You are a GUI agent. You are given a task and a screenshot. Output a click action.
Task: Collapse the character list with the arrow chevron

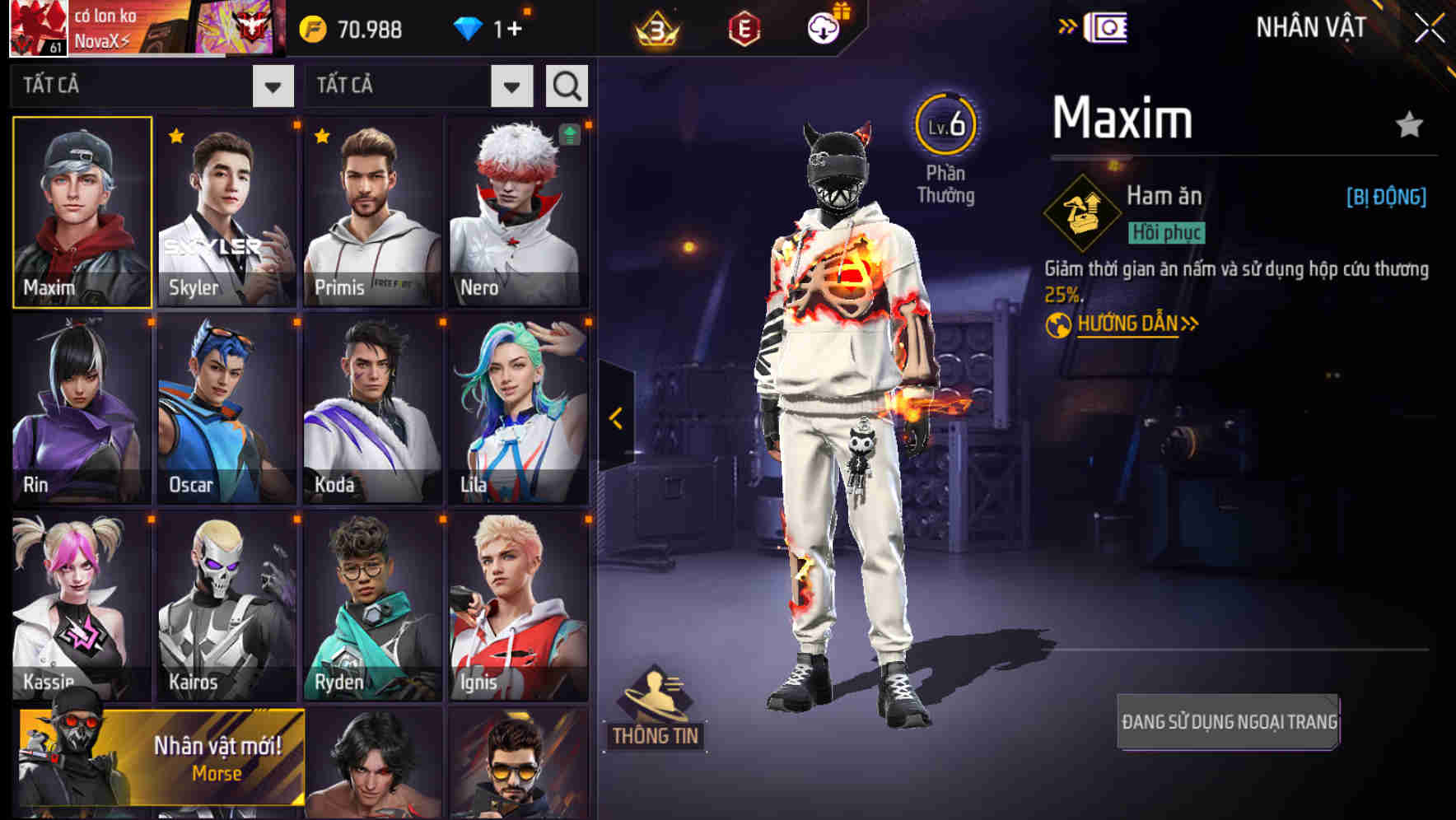tap(614, 418)
